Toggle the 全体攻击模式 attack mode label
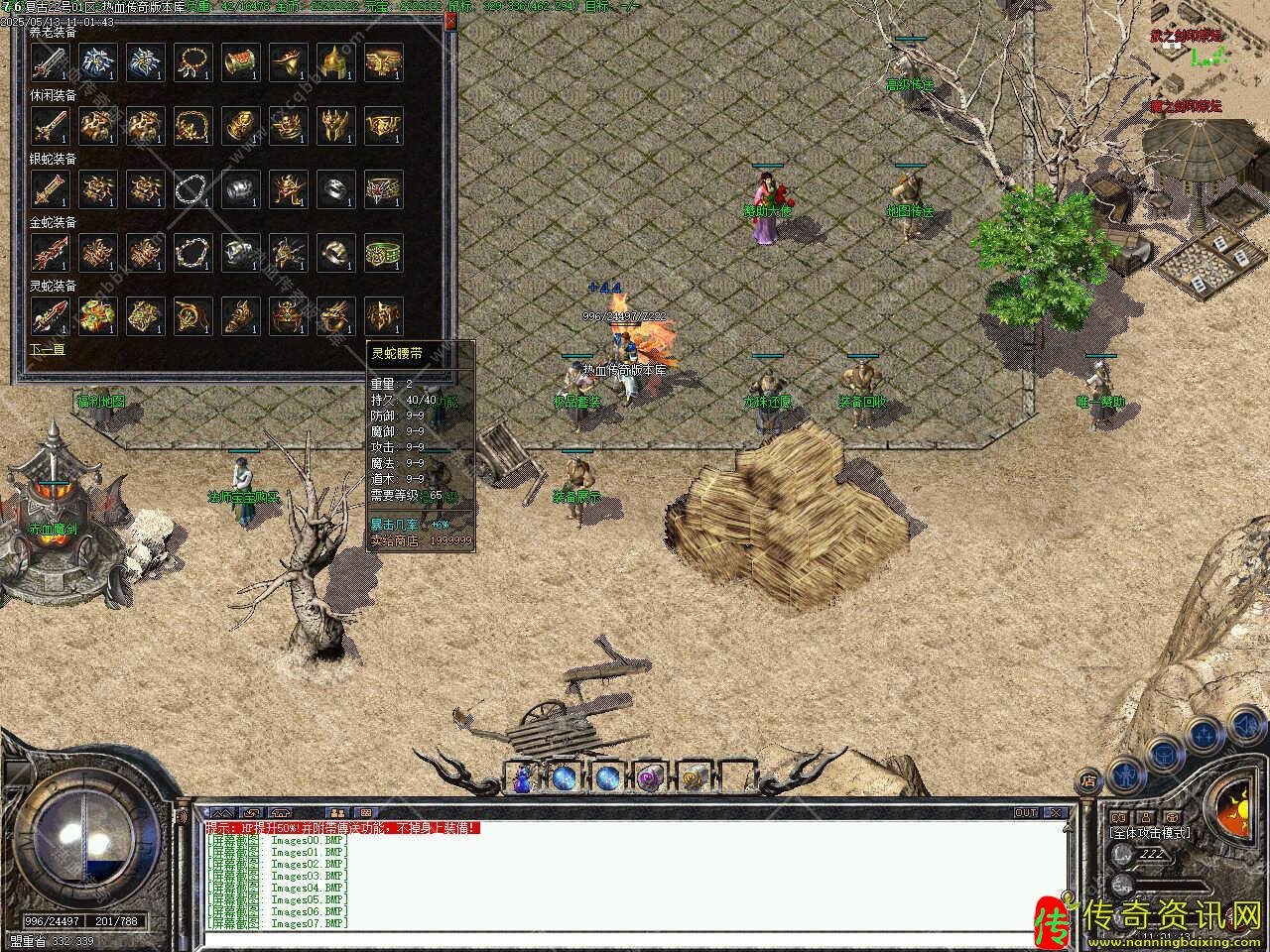The height and width of the screenshot is (952, 1270). (x=1151, y=833)
